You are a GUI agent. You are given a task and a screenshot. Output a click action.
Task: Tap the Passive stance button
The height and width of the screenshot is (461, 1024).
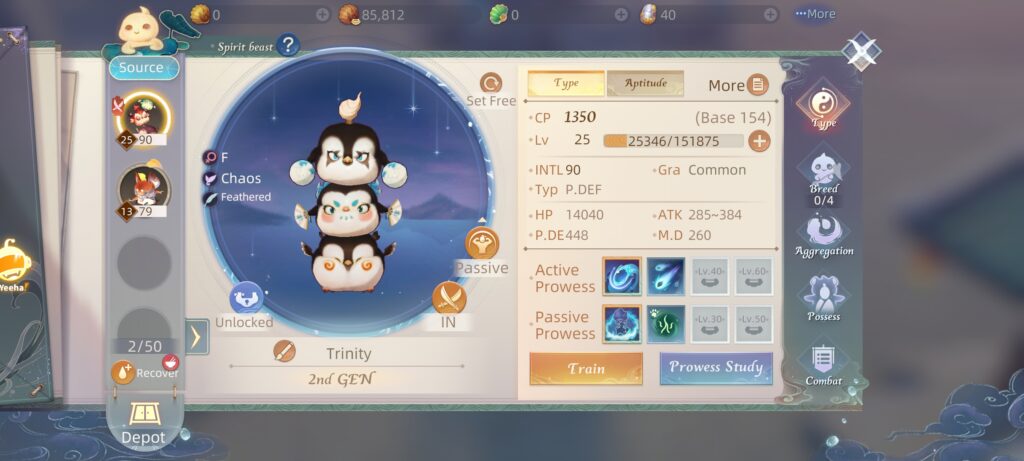coord(483,248)
